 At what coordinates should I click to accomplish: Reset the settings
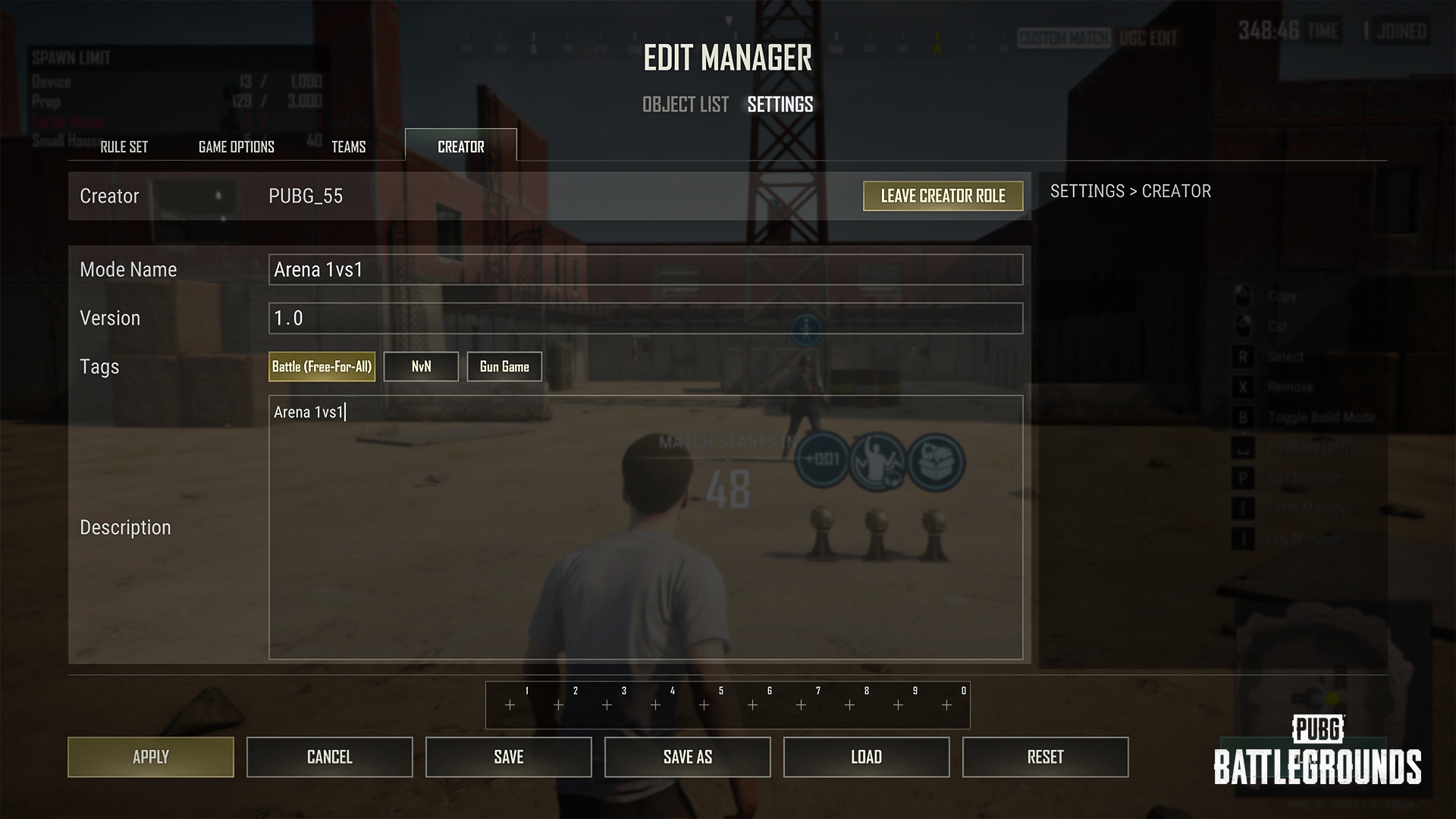1046,757
